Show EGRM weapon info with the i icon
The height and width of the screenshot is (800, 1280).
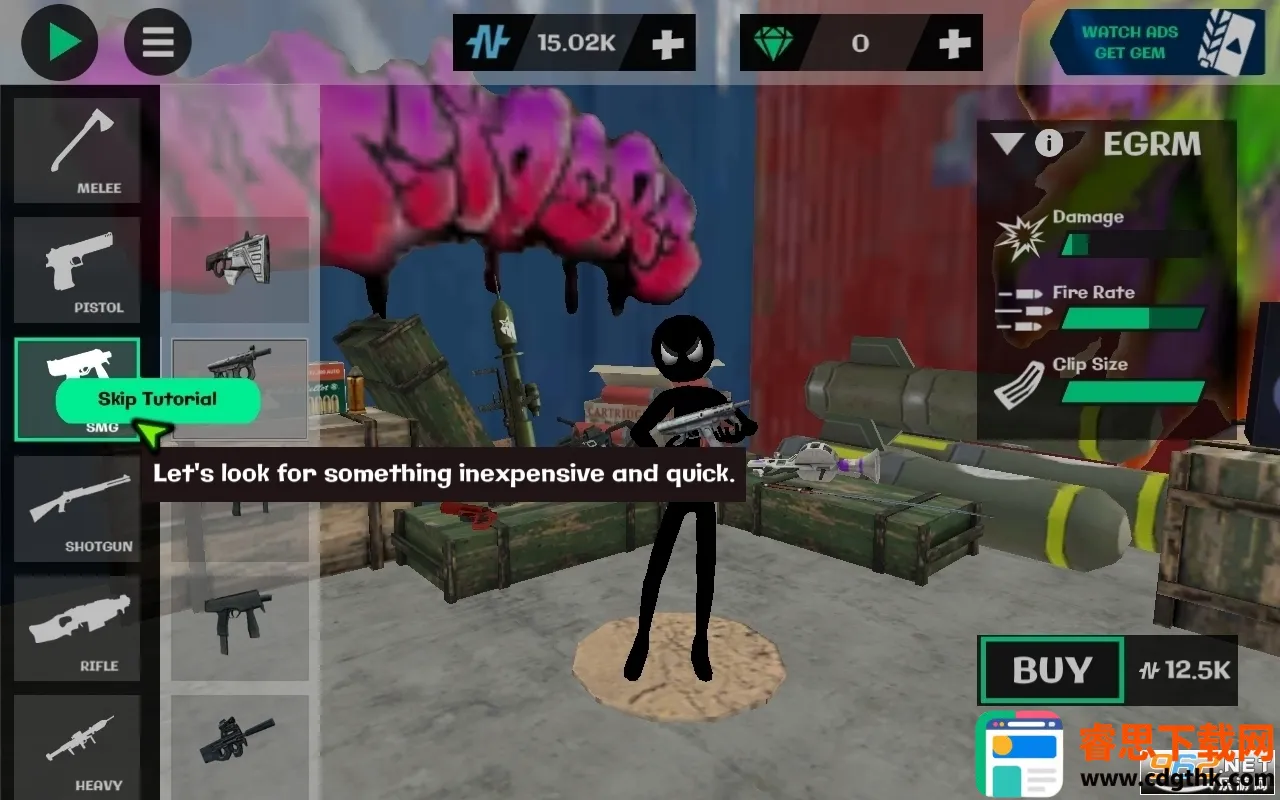[1048, 144]
